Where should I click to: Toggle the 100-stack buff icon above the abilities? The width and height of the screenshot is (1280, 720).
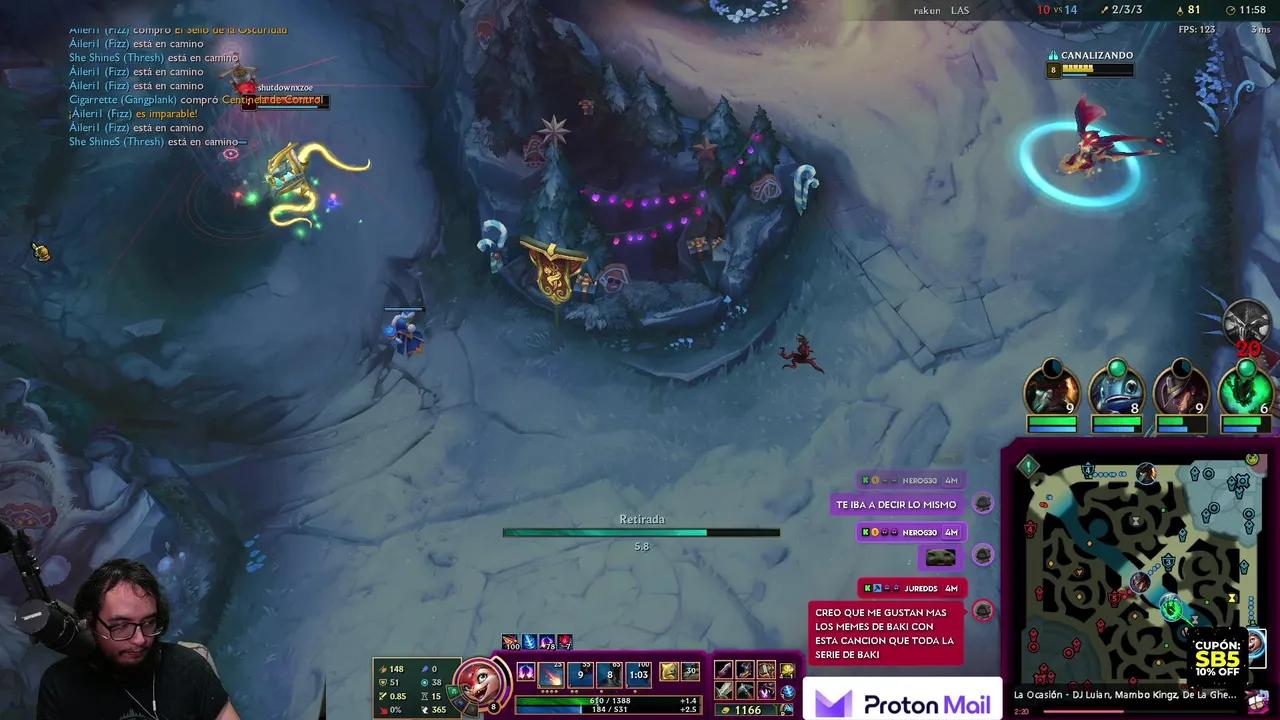509,641
